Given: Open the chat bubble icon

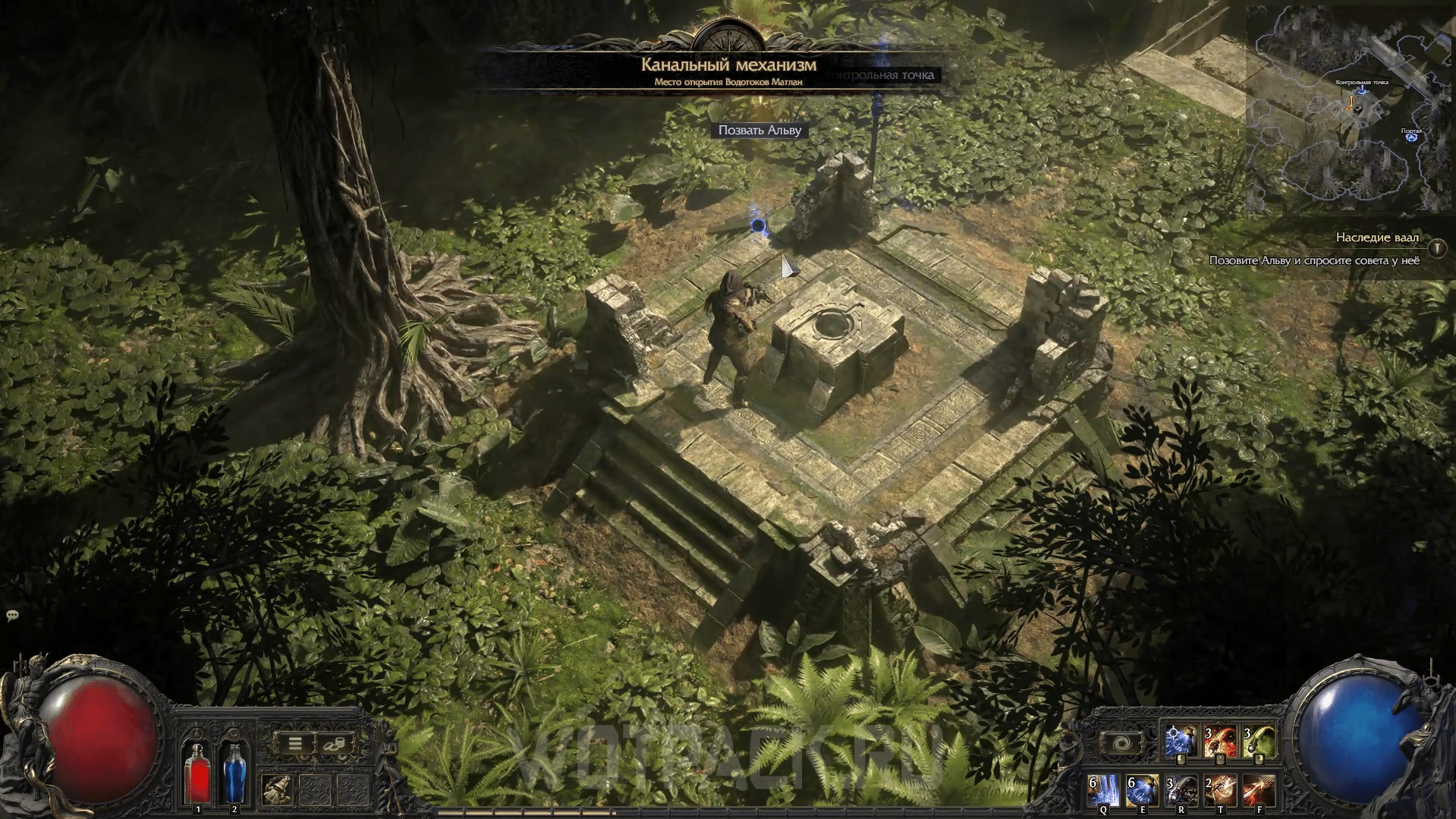Looking at the screenshot, I should pyautogui.click(x=12, y=616).
